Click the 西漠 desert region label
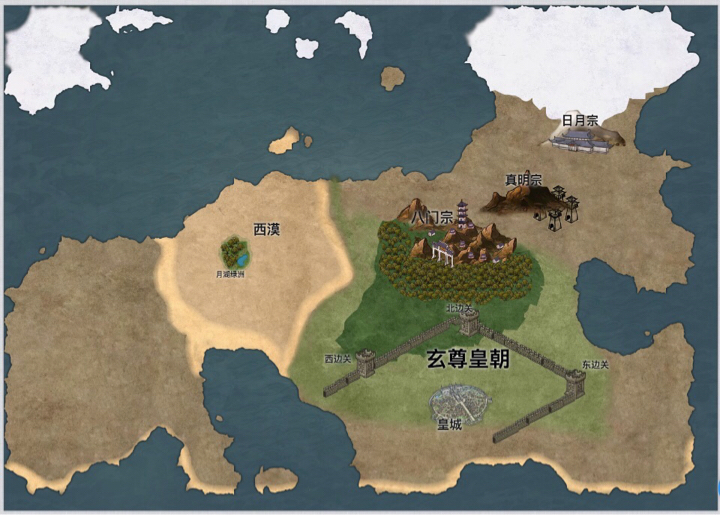Viewport: 720px width, 515px height. (267, 229)
